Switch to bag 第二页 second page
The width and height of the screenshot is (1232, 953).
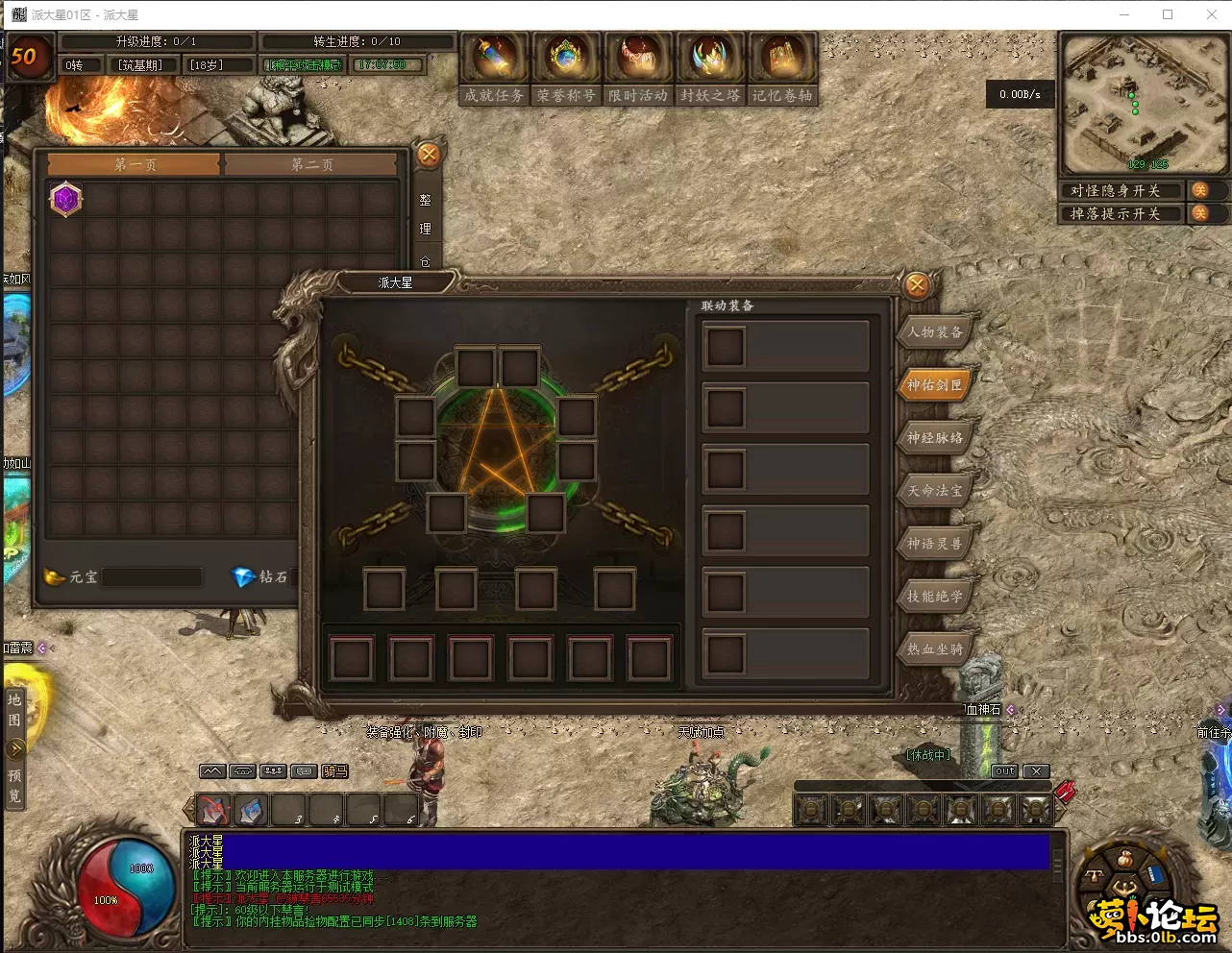click(x=311, y=165)
